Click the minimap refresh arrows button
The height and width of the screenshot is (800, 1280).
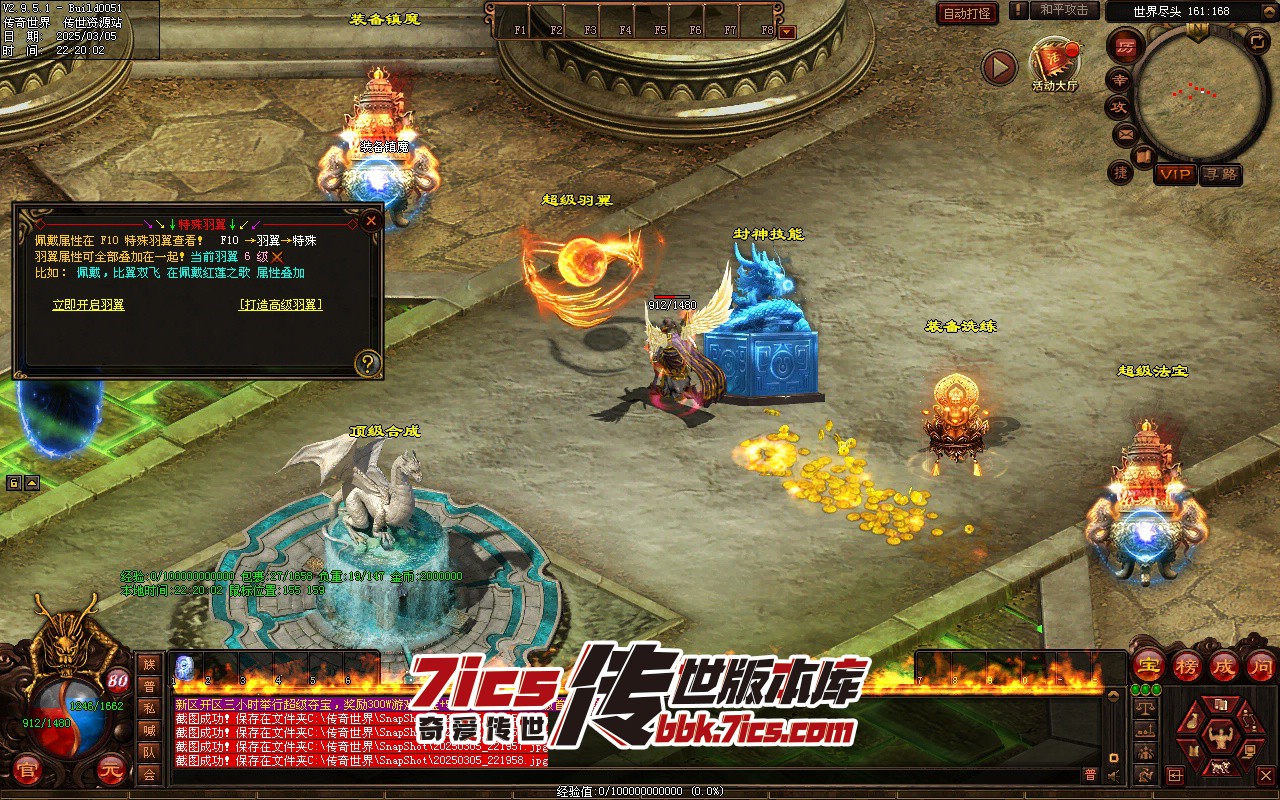click(x=1257, y=41)
